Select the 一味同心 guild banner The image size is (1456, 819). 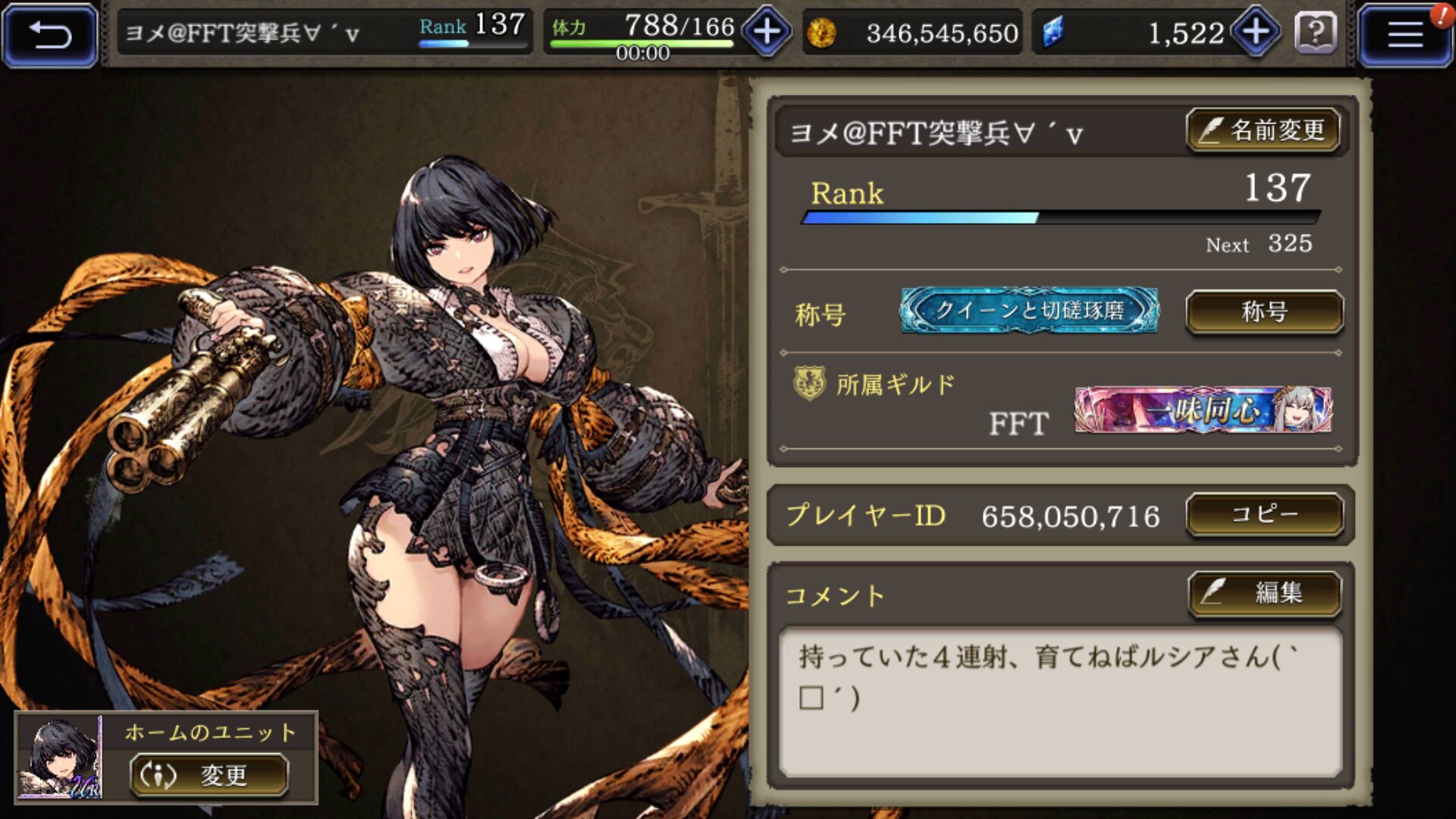click(1203, 409)
